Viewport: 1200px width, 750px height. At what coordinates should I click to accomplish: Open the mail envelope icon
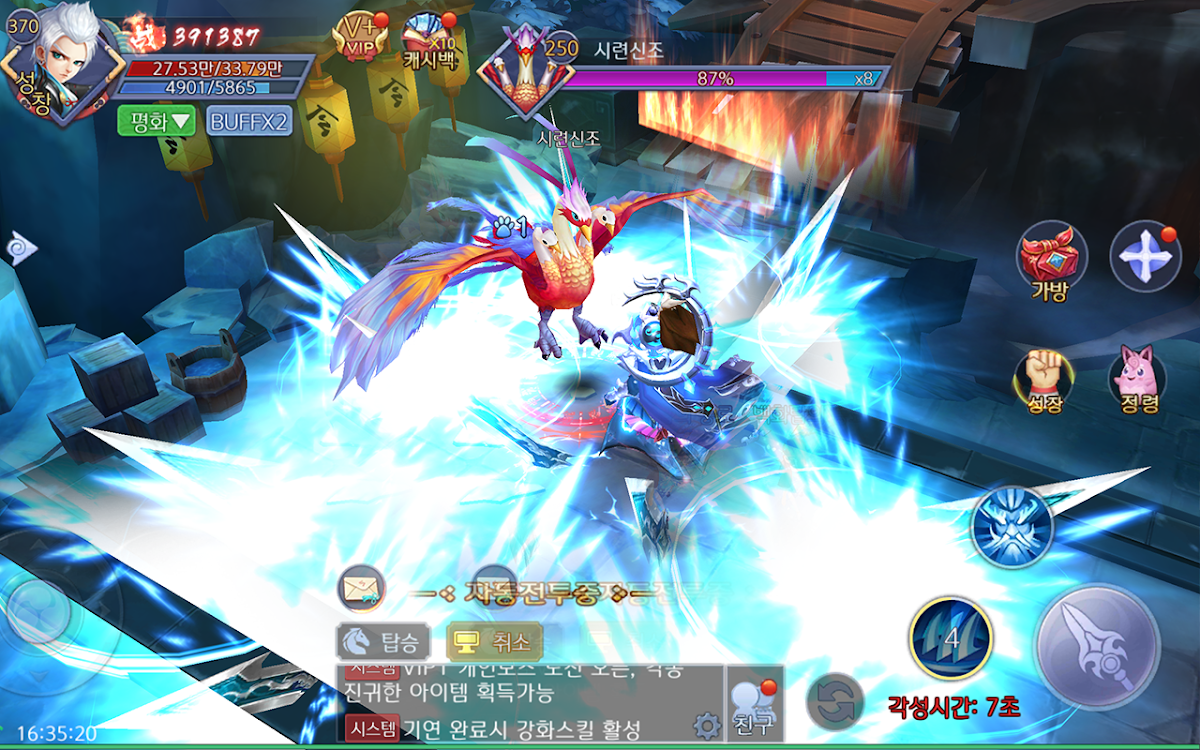360,590
